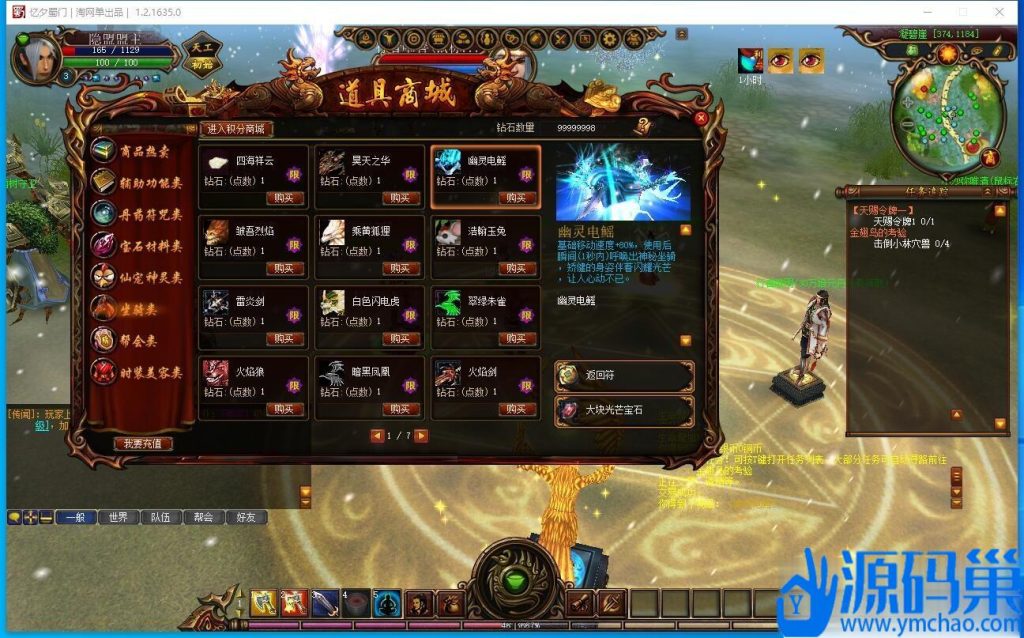
Task: Close the 道具商城 shop window
Action: pyautogui.click(x=701, y=118)
